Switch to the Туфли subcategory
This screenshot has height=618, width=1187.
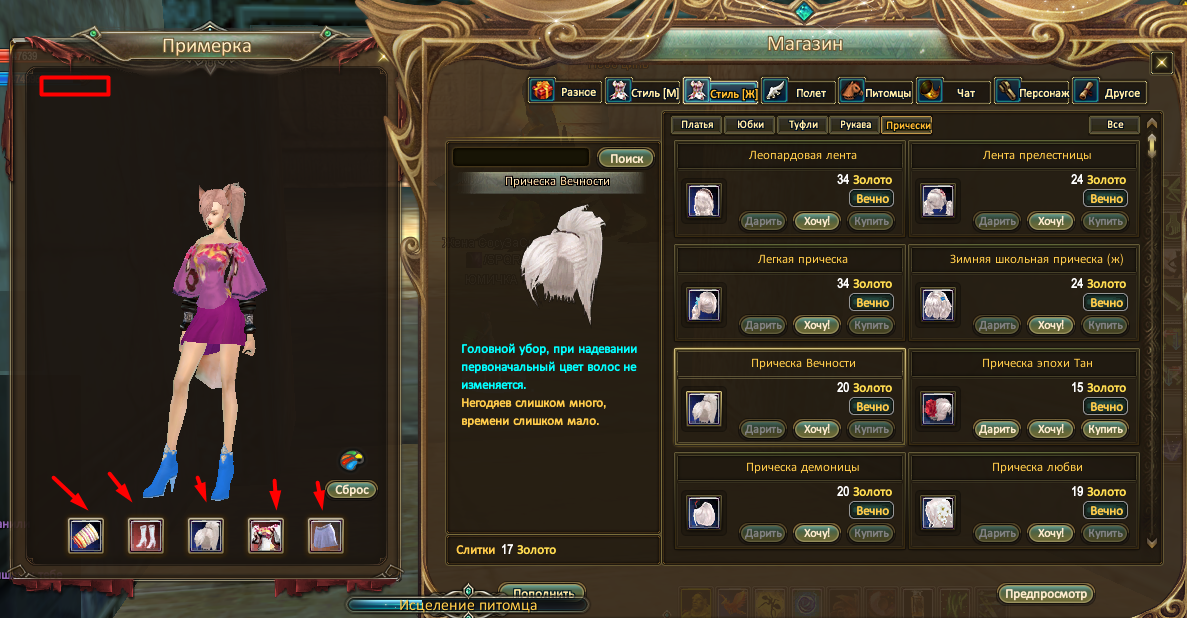coord(802,125)
